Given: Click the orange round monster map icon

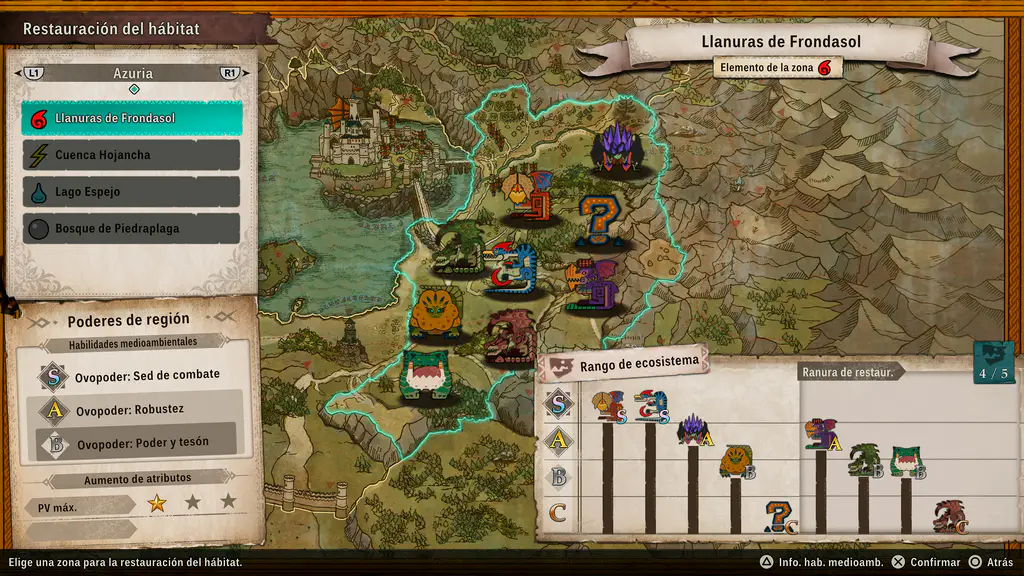Looking at the screenshot, I should (x=437, y=313).
